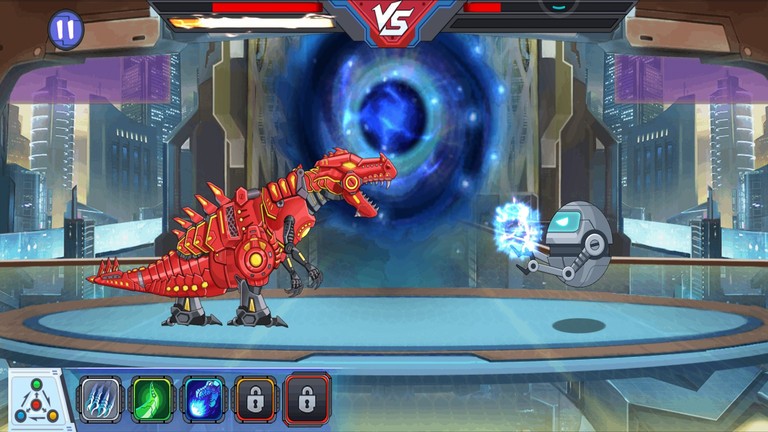Pause the battle
The image size is (768, 432).
(66, 28)
